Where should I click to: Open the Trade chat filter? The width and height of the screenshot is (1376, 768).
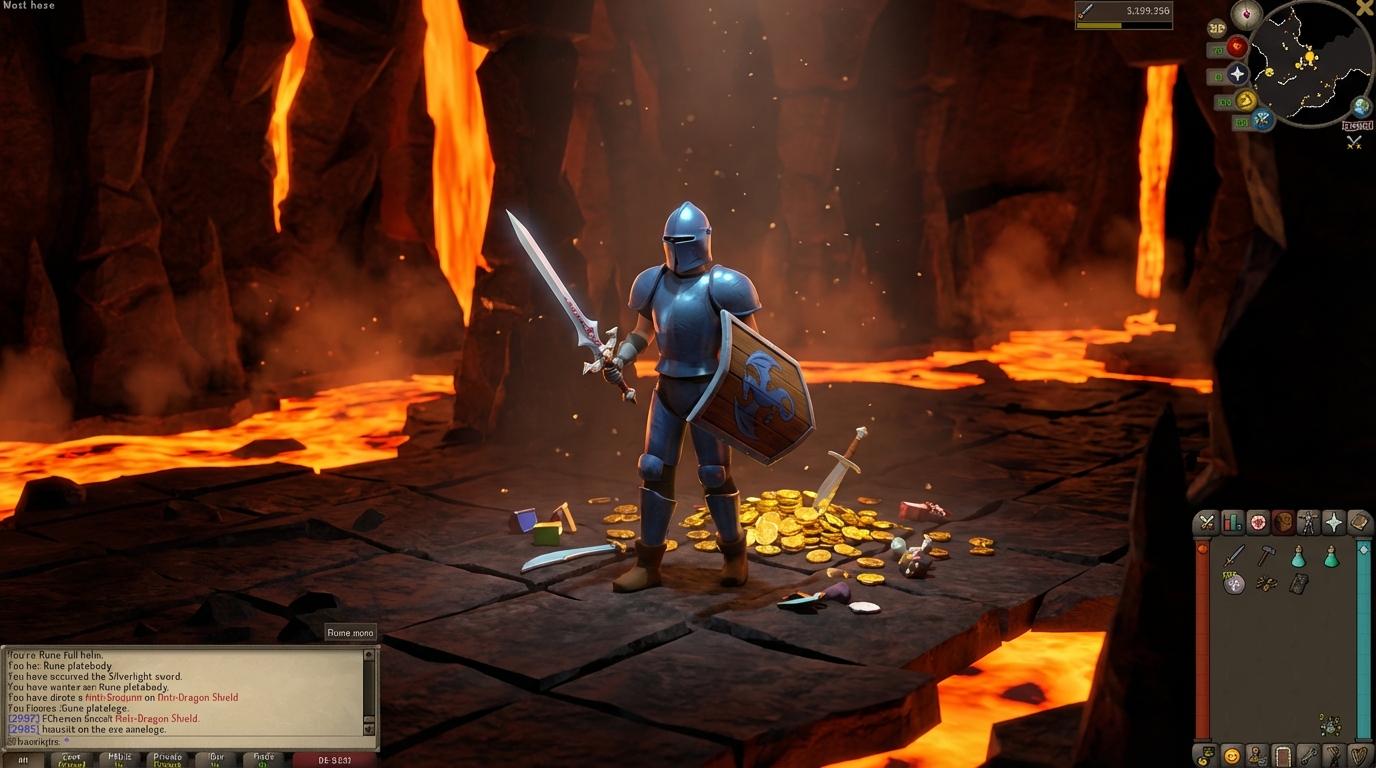click(x=263, y=759)
